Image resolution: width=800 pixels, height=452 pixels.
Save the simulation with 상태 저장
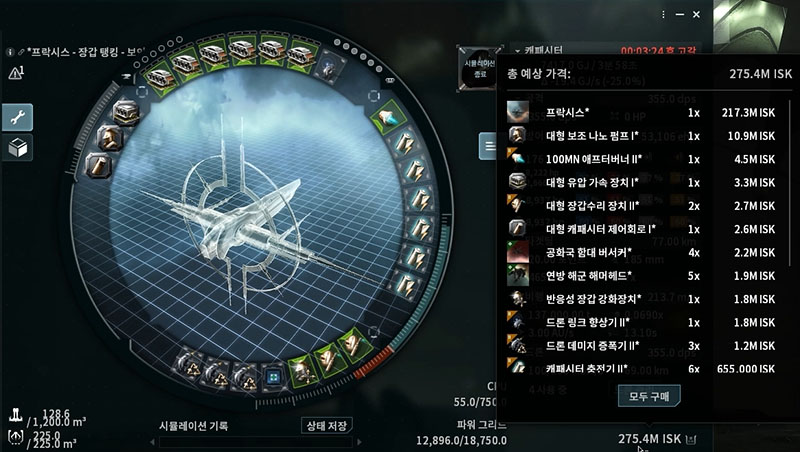point(327,426)
